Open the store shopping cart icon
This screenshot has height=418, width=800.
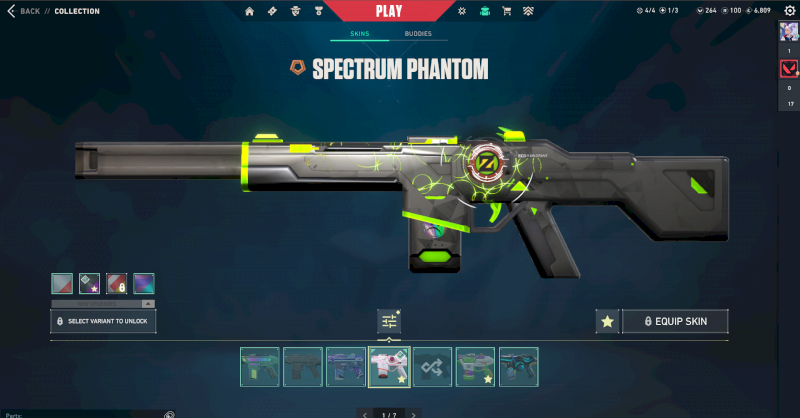[x=506, y=11]
